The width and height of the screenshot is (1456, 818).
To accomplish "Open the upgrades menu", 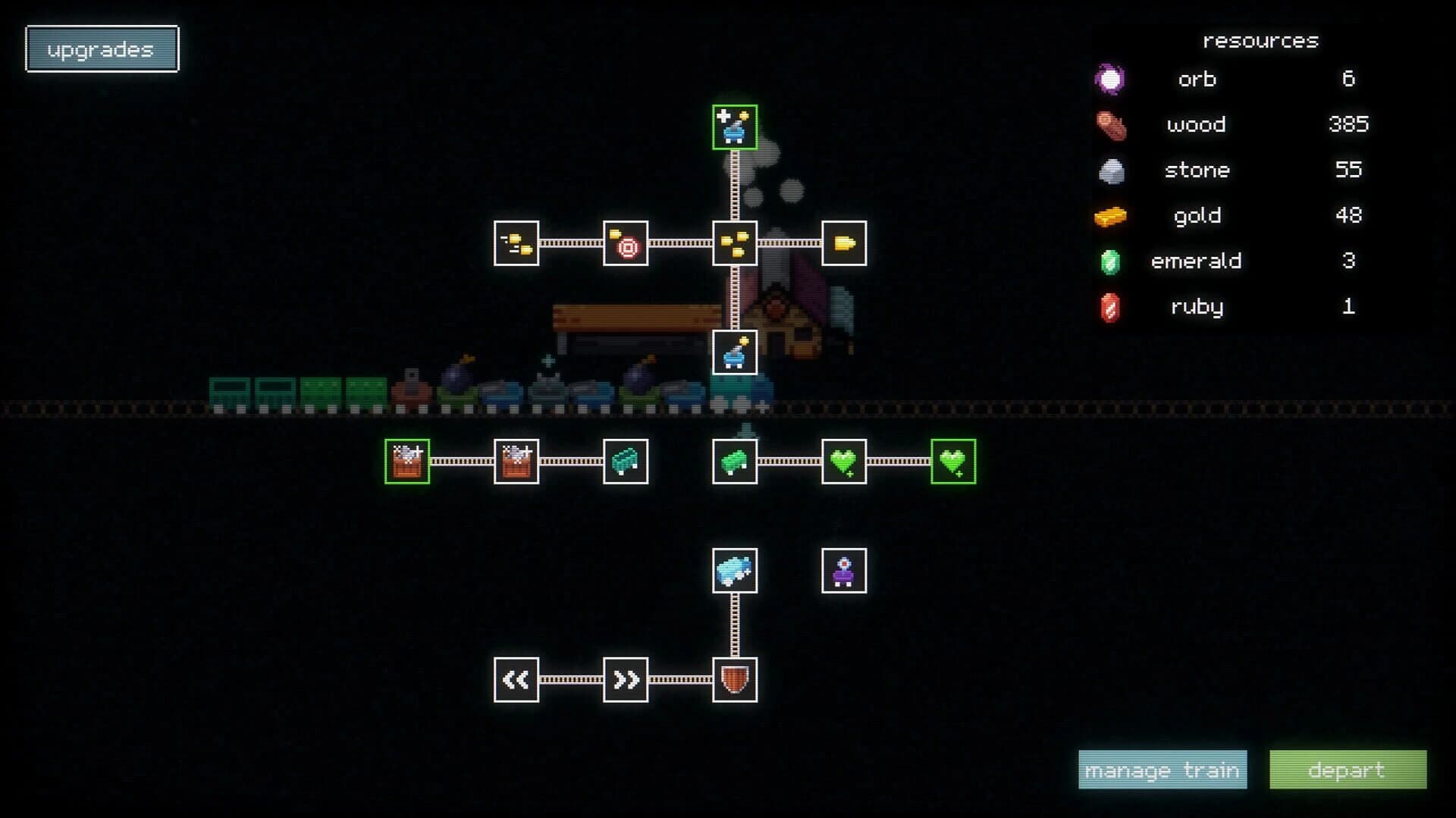I will coord(102,49).
